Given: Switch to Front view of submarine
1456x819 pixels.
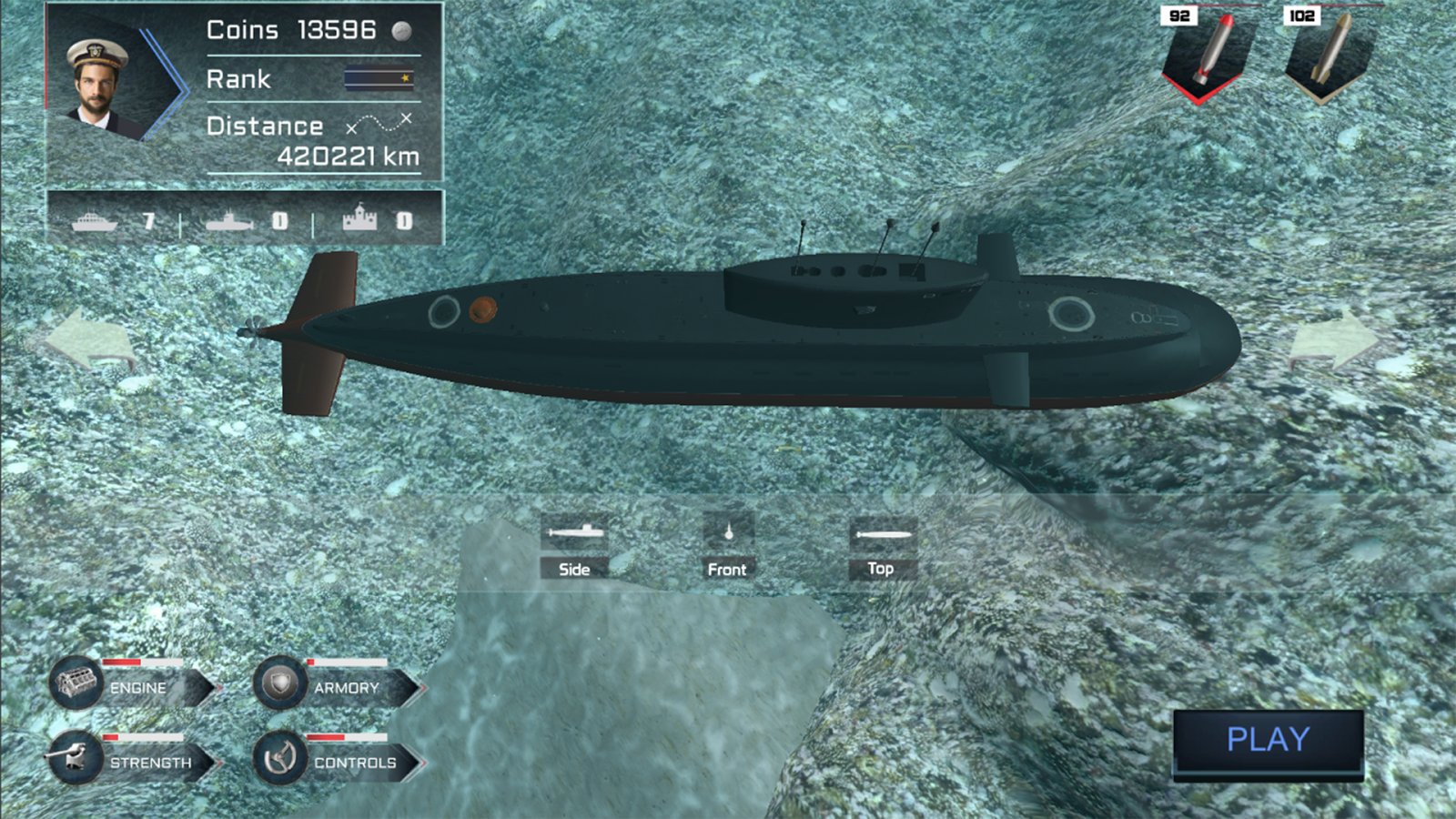Looking at the screenshot, I should coord(727,548).
